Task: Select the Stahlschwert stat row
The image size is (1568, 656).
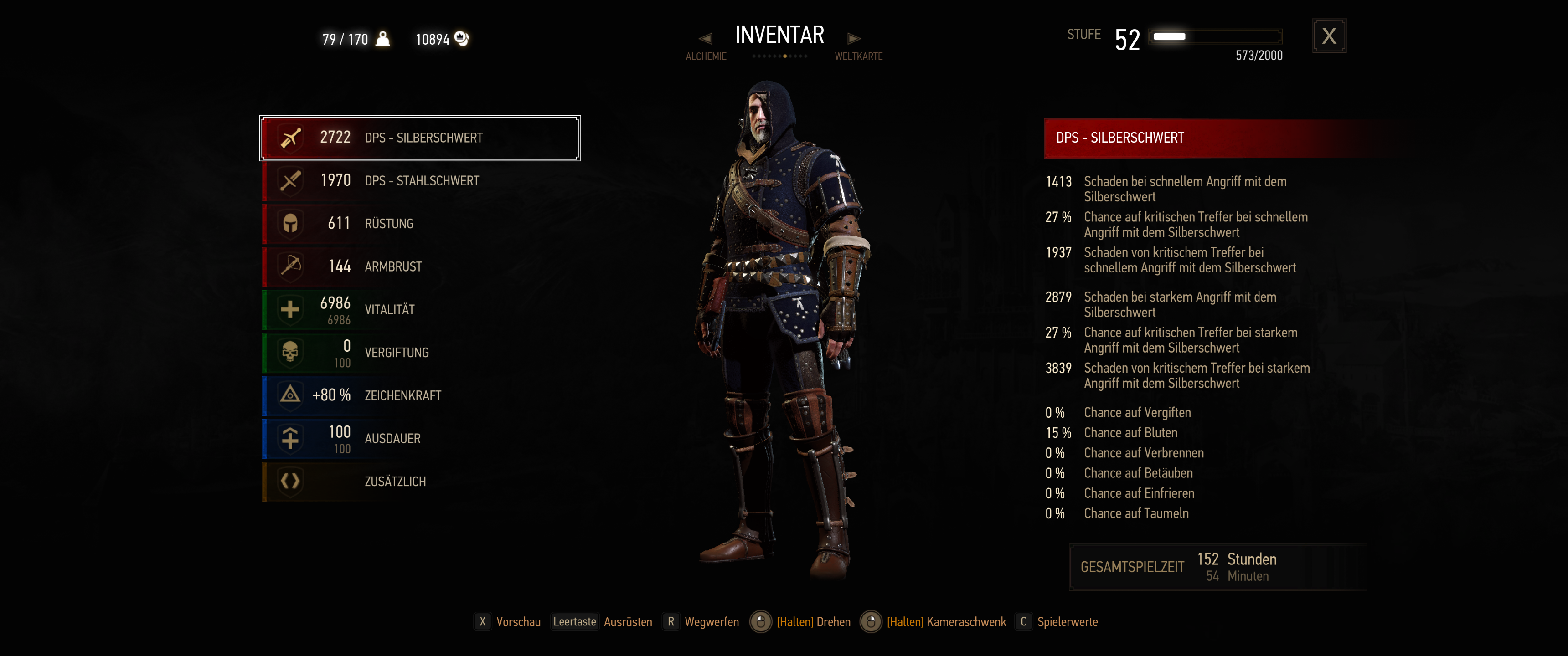Action: [419, 180]
